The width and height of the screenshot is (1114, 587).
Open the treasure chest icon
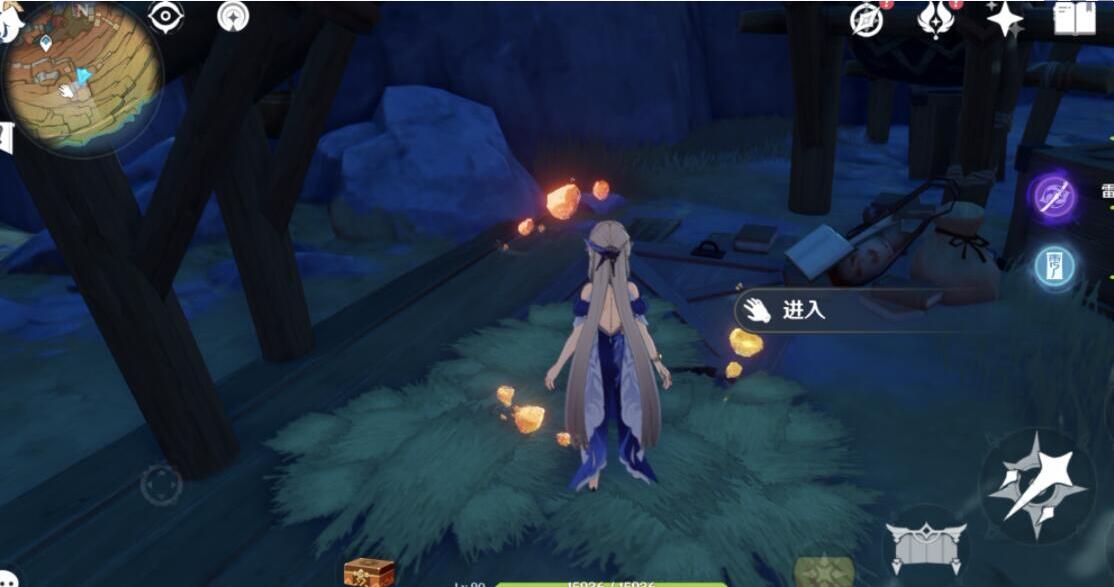[368, 573]
